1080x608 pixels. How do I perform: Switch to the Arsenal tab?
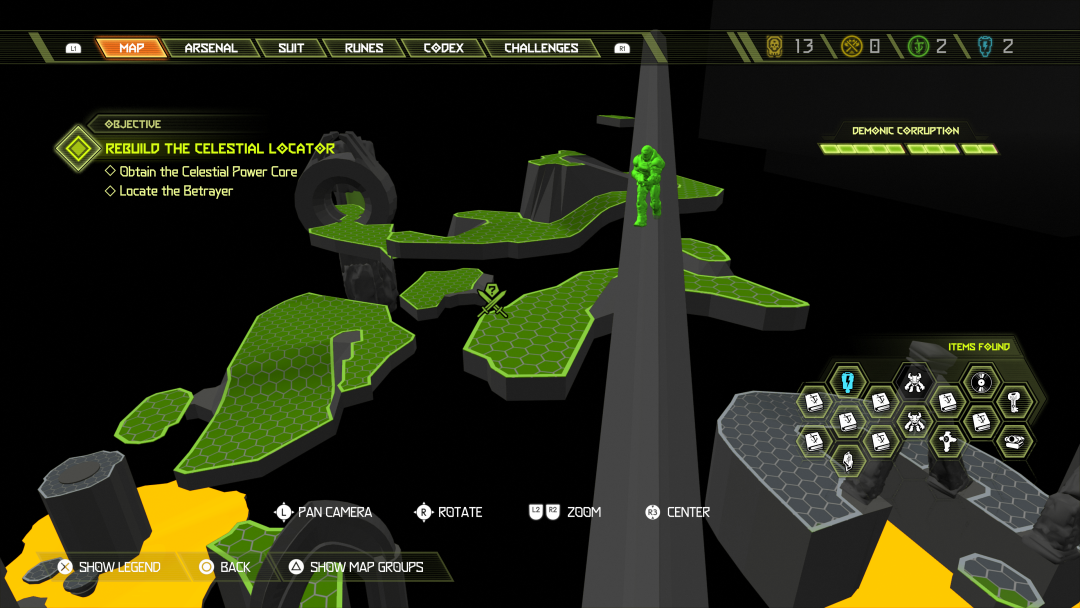(x=211, y=48)
